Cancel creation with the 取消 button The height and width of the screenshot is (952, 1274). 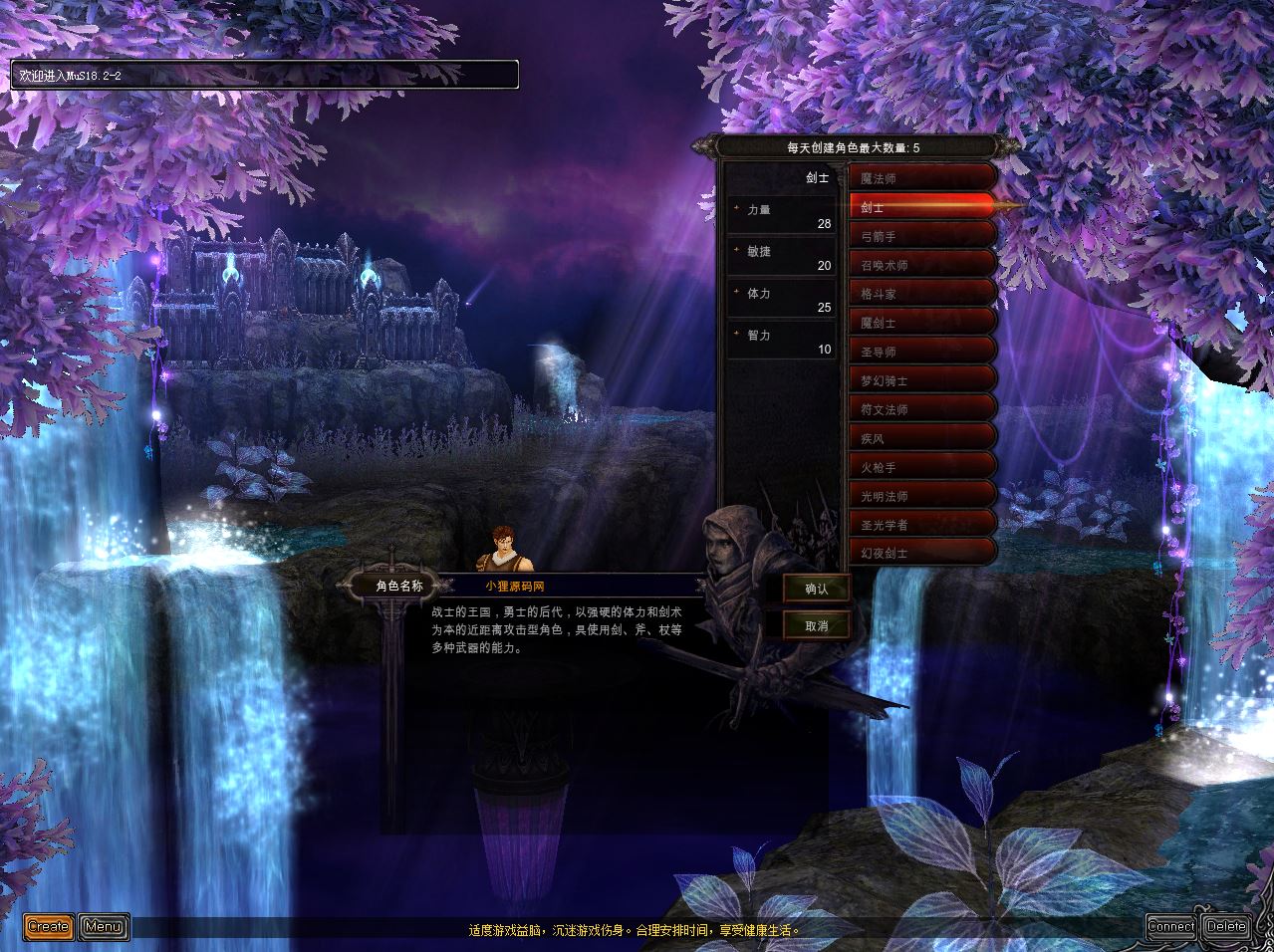(817, 625)
